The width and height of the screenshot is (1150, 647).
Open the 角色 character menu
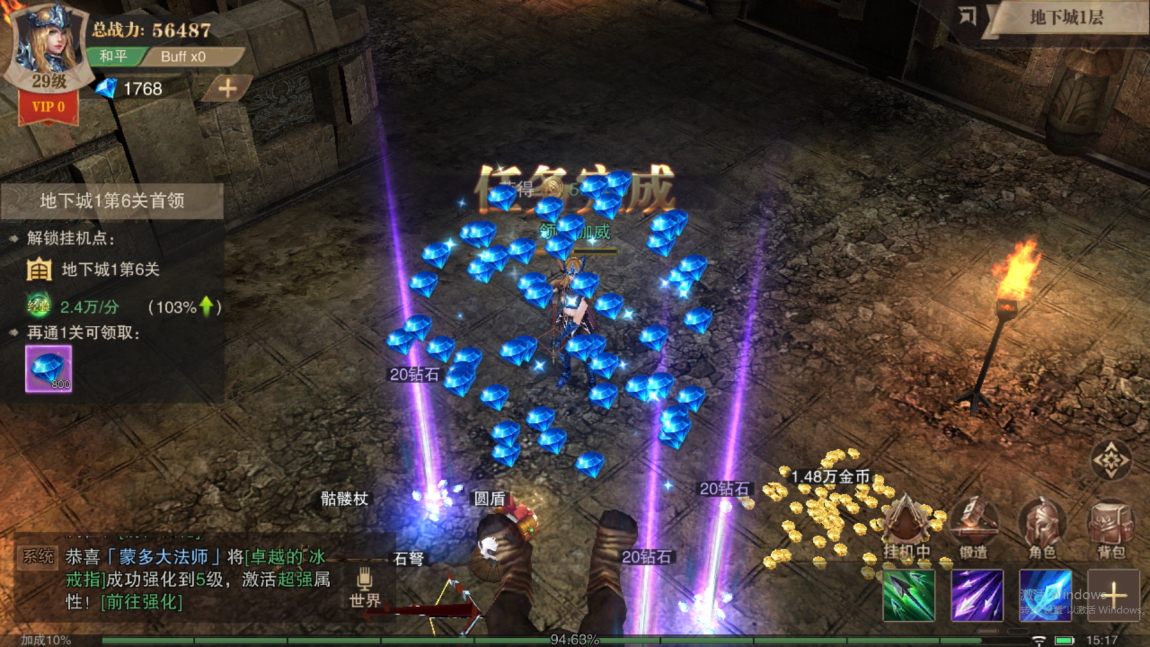1042,527
